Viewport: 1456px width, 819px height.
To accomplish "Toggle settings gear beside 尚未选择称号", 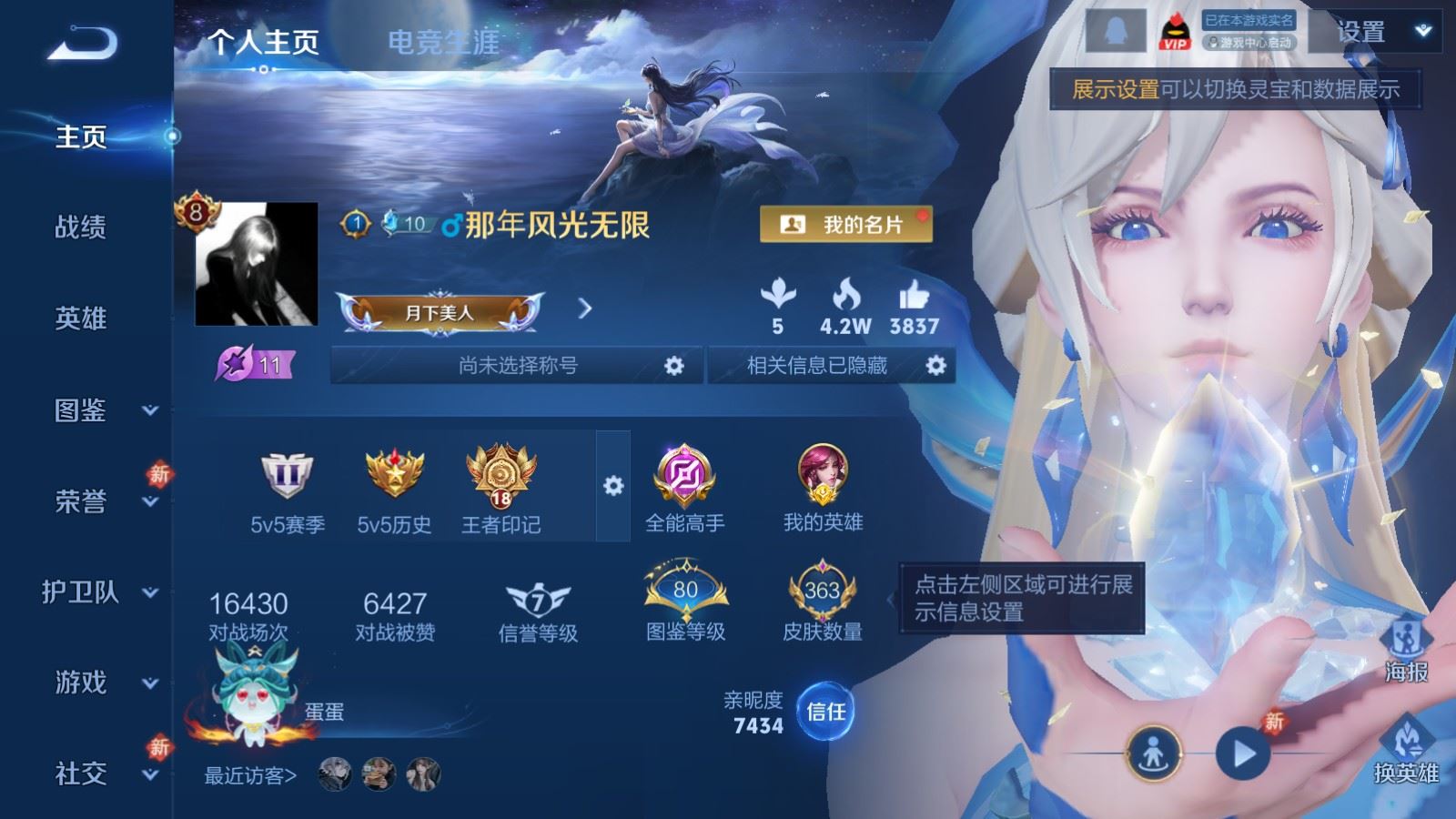I will point(673,365).
